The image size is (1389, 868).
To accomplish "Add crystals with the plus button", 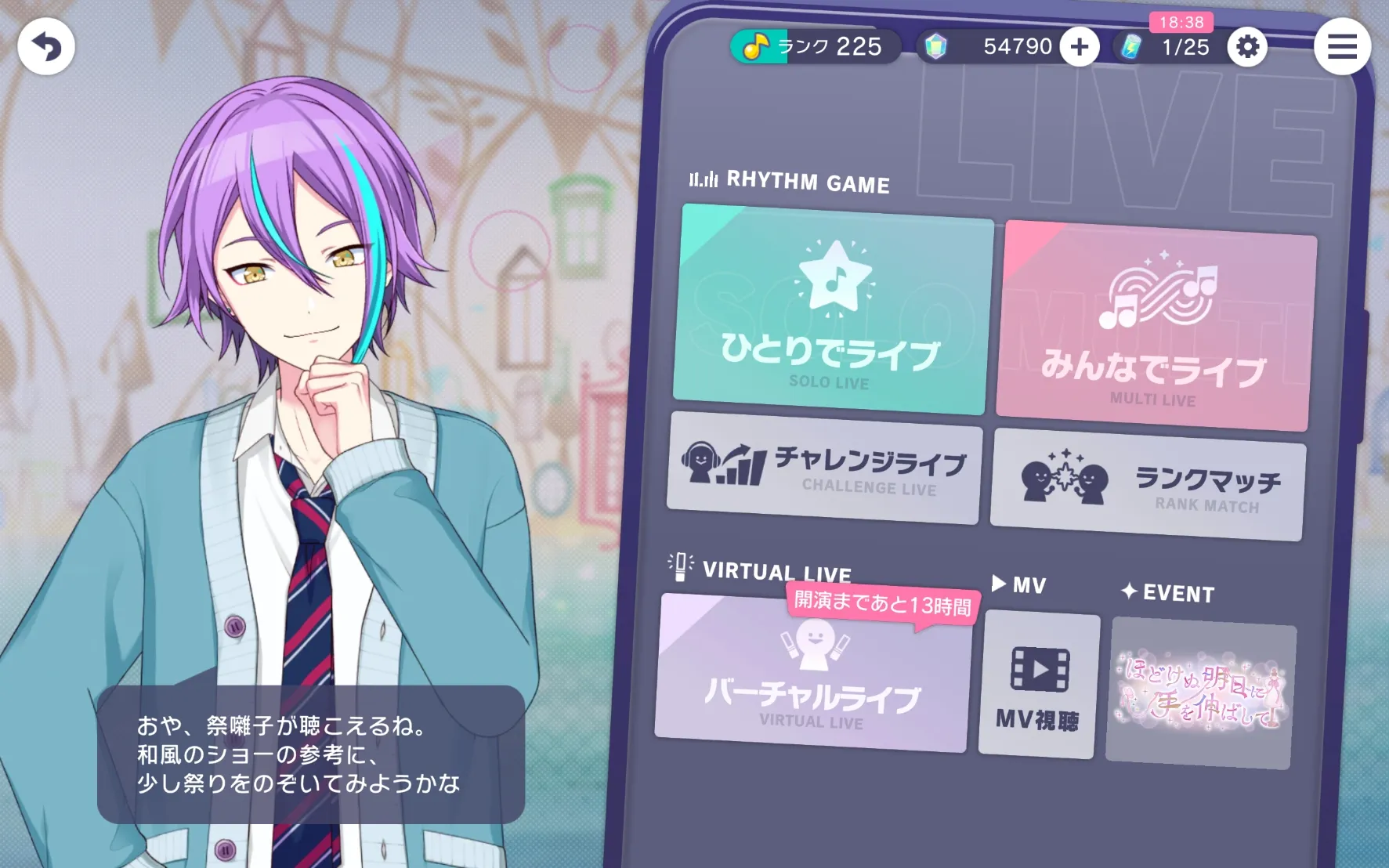I will click(x=1079, y=48).
